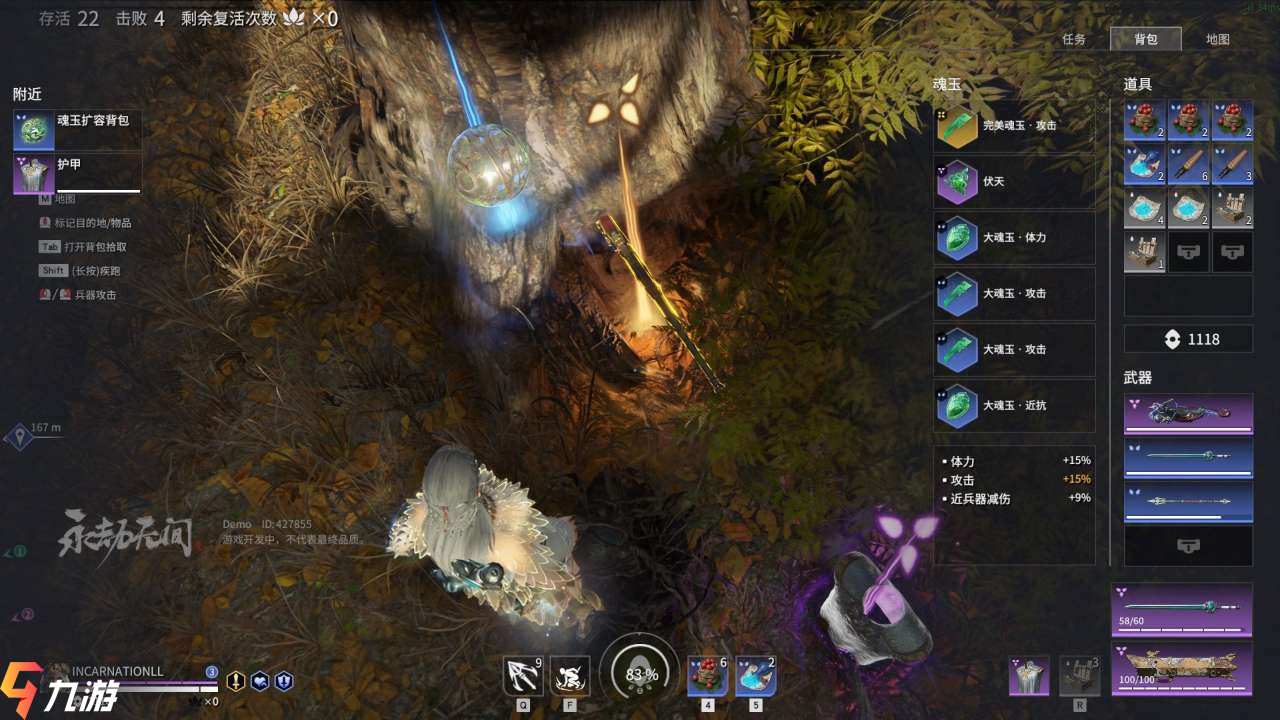Use the red berry item in slot 4
Image resolution: width=1280 pixels, height=720 pixels.
pyautogui.click(x=707, y=676)
